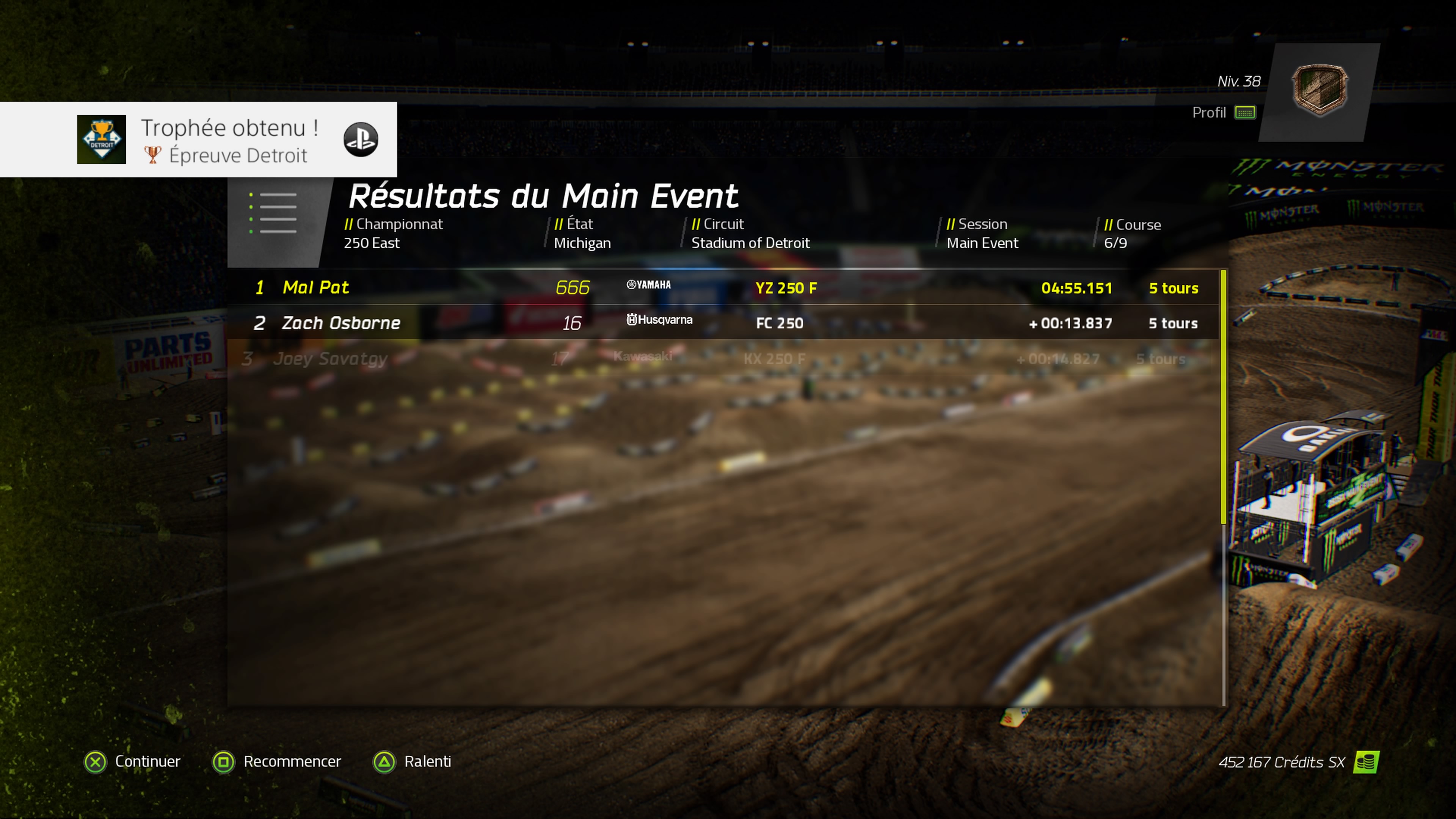This screenshot has width=1456, height=819.
Task: Select Joey Savatgy's third place row
Action: coord(718,358)
